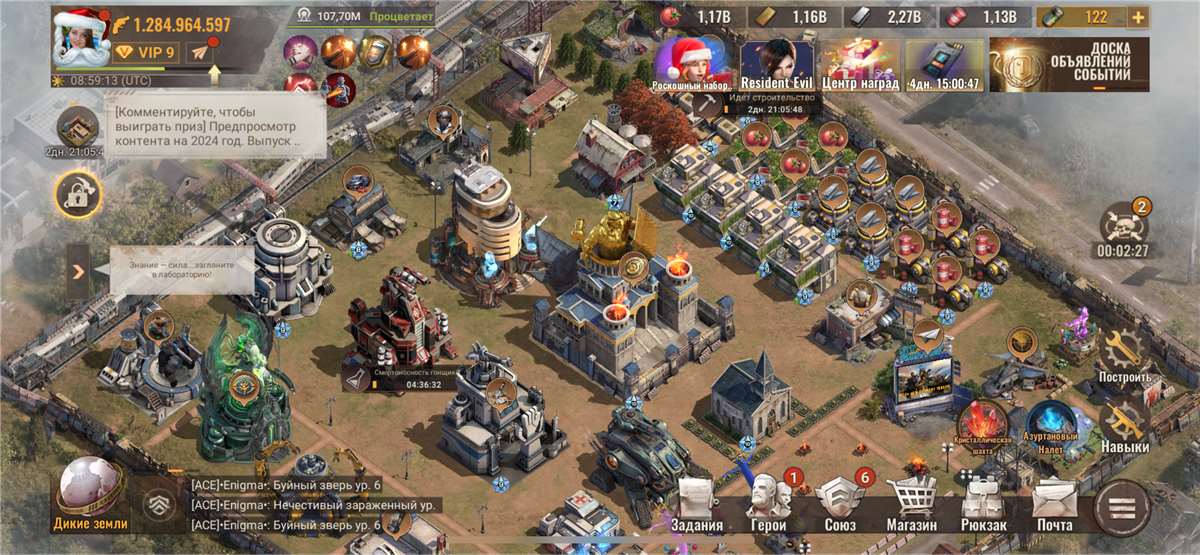Expand the left side arrow panel
The width and height of the screenshot is (1200, 555).
tap(78, 271)
